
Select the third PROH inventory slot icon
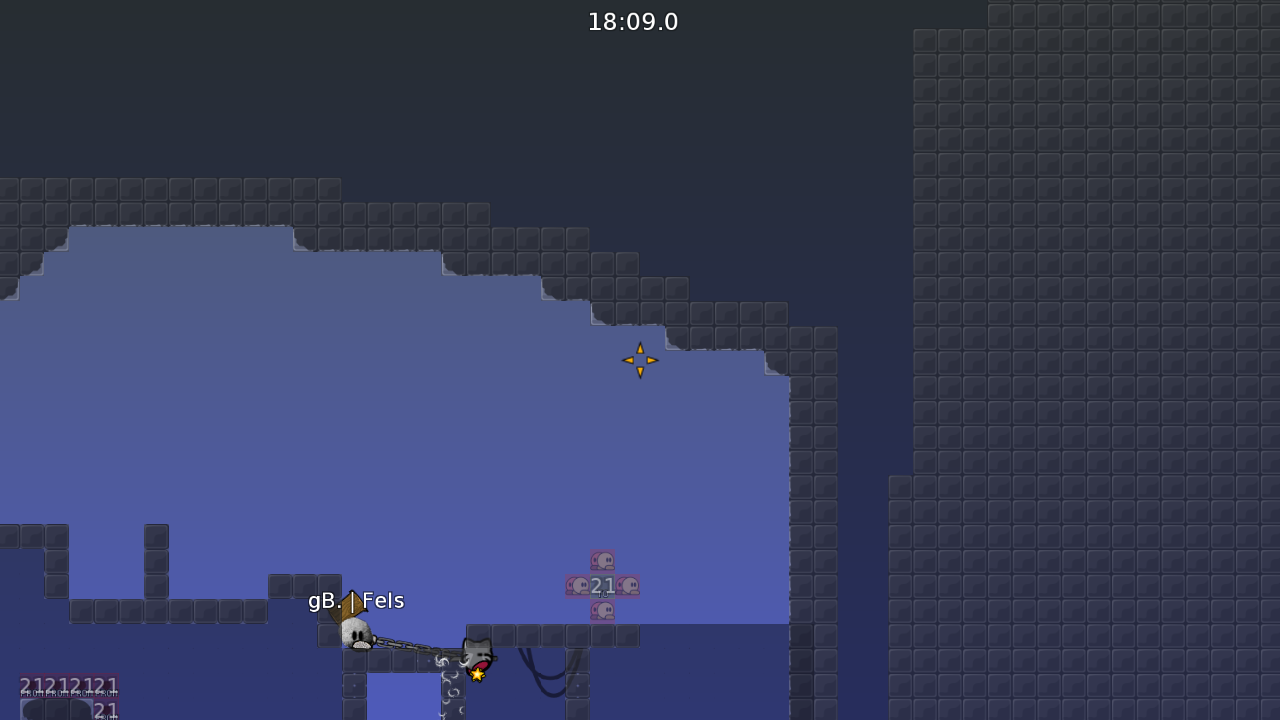click(82, 685)
